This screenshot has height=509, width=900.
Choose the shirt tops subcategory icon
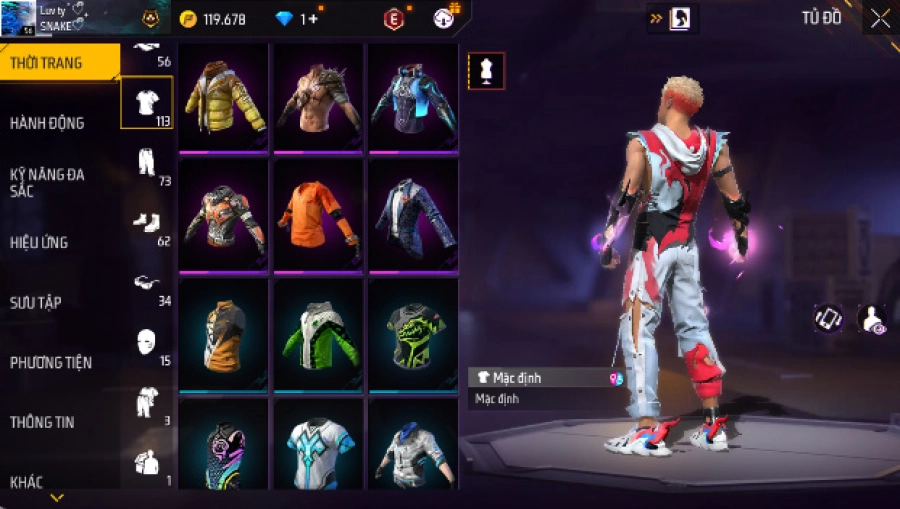click(146, 102)
